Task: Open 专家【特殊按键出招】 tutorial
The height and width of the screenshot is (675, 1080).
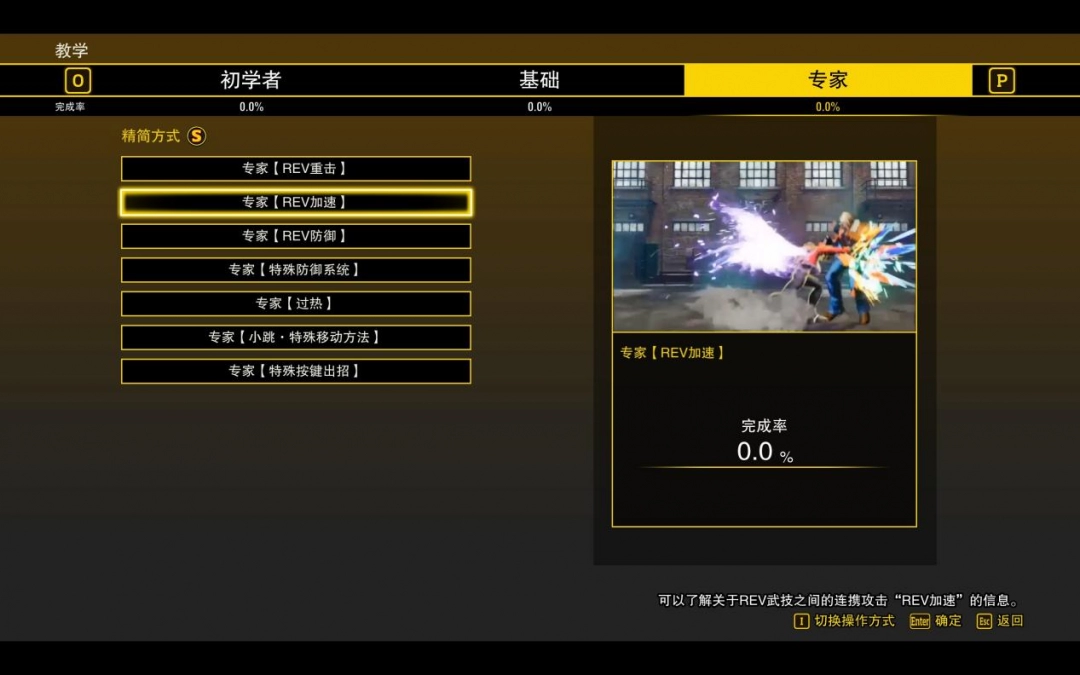Action: click(296, 371)
